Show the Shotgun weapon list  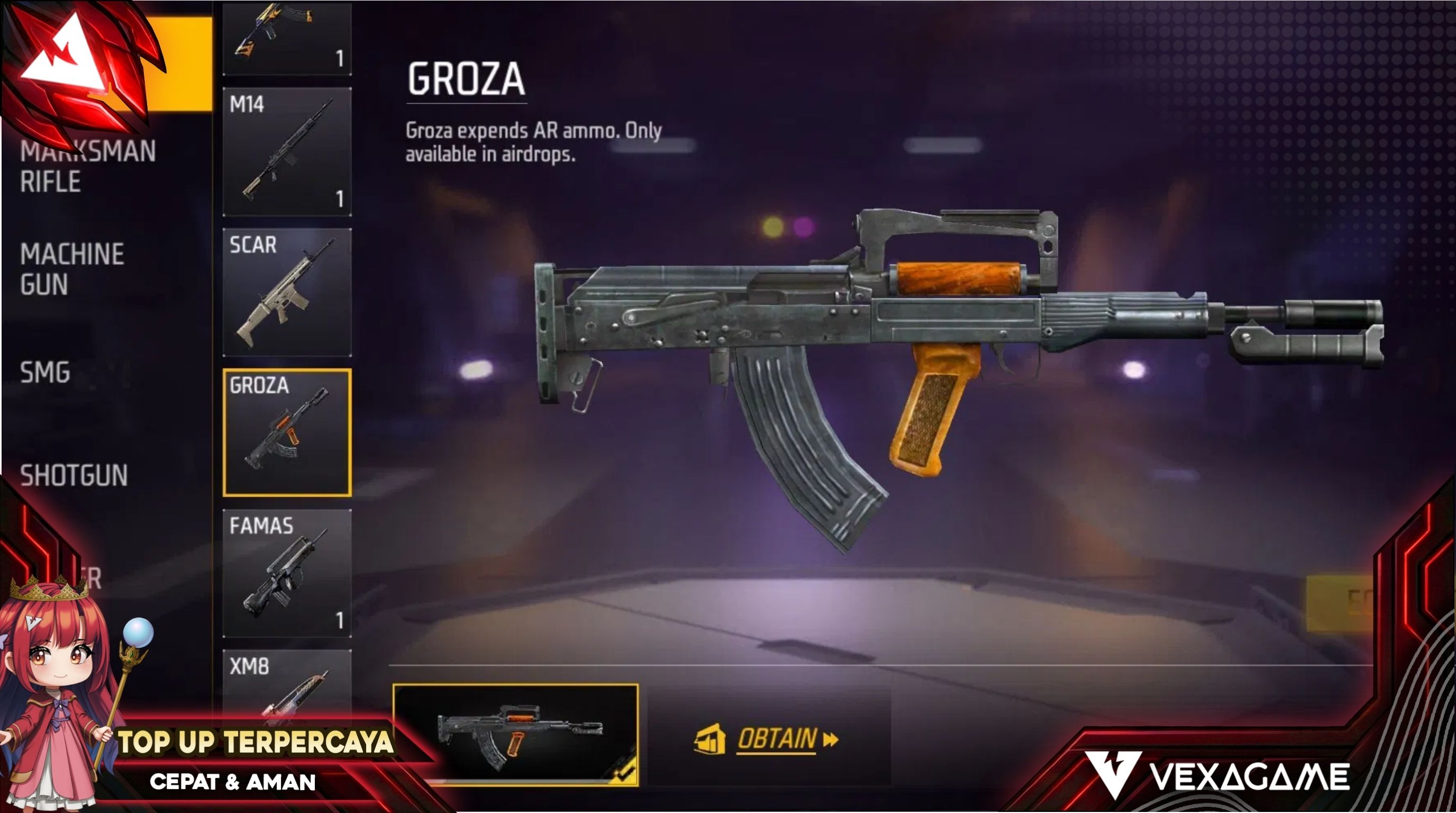[x=74, y=475]
